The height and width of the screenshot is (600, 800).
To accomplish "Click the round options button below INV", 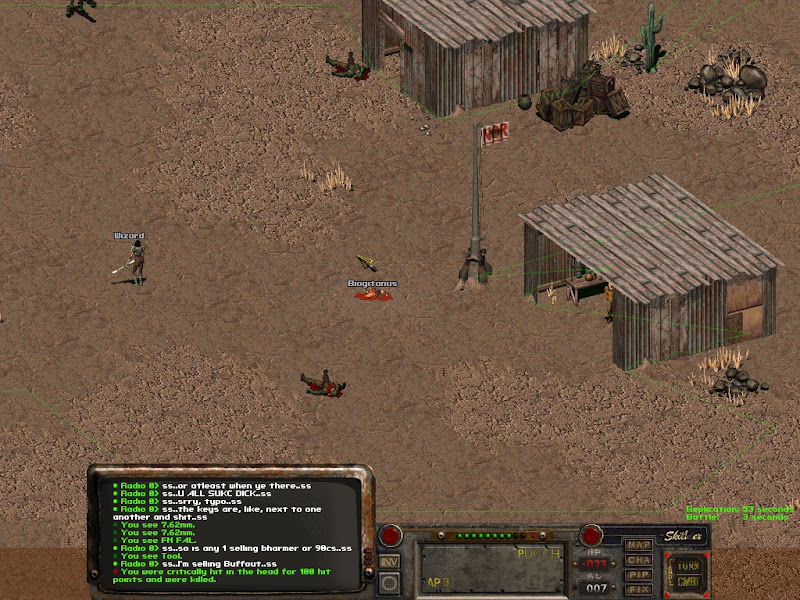I will [x=390, y=582].
